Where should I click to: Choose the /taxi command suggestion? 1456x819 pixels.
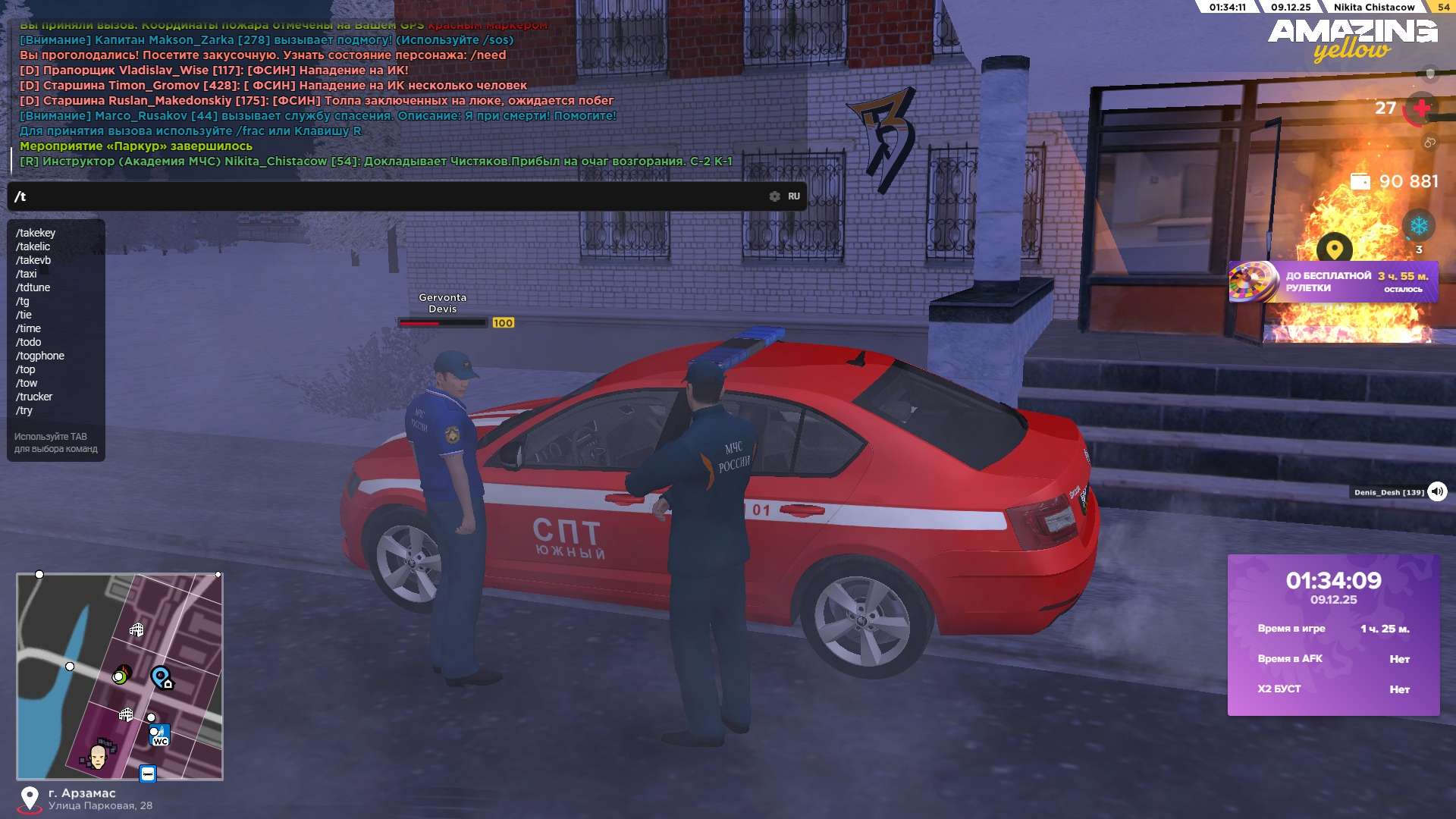[27, 274]
